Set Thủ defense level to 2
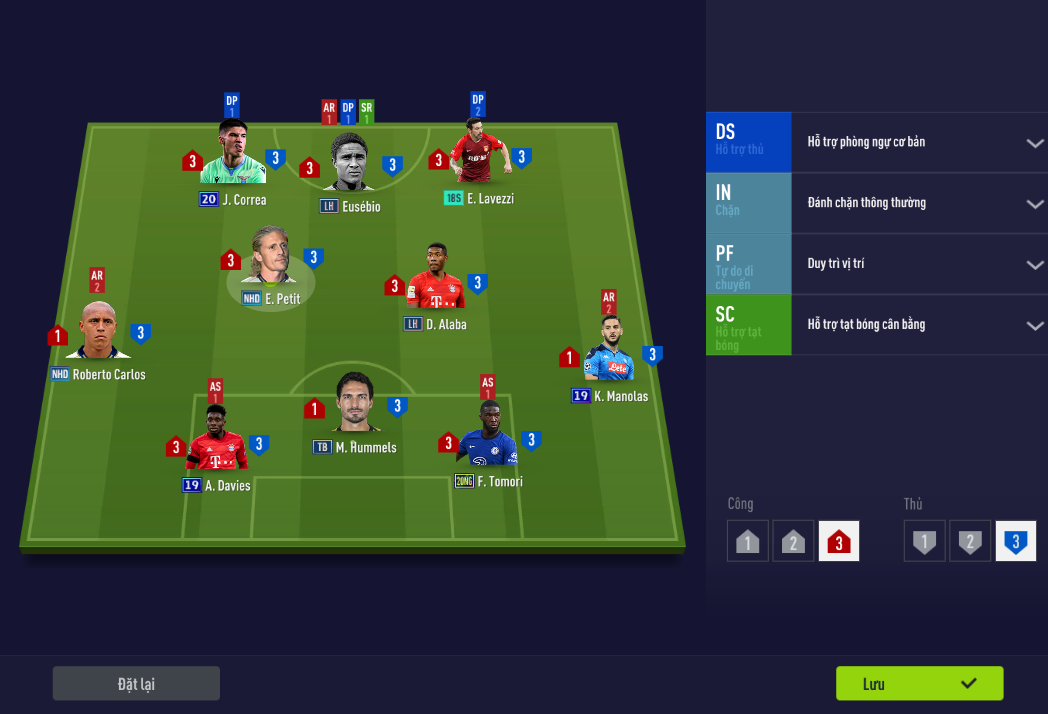This screenshot has width=1048, height=714. [970, 541]
